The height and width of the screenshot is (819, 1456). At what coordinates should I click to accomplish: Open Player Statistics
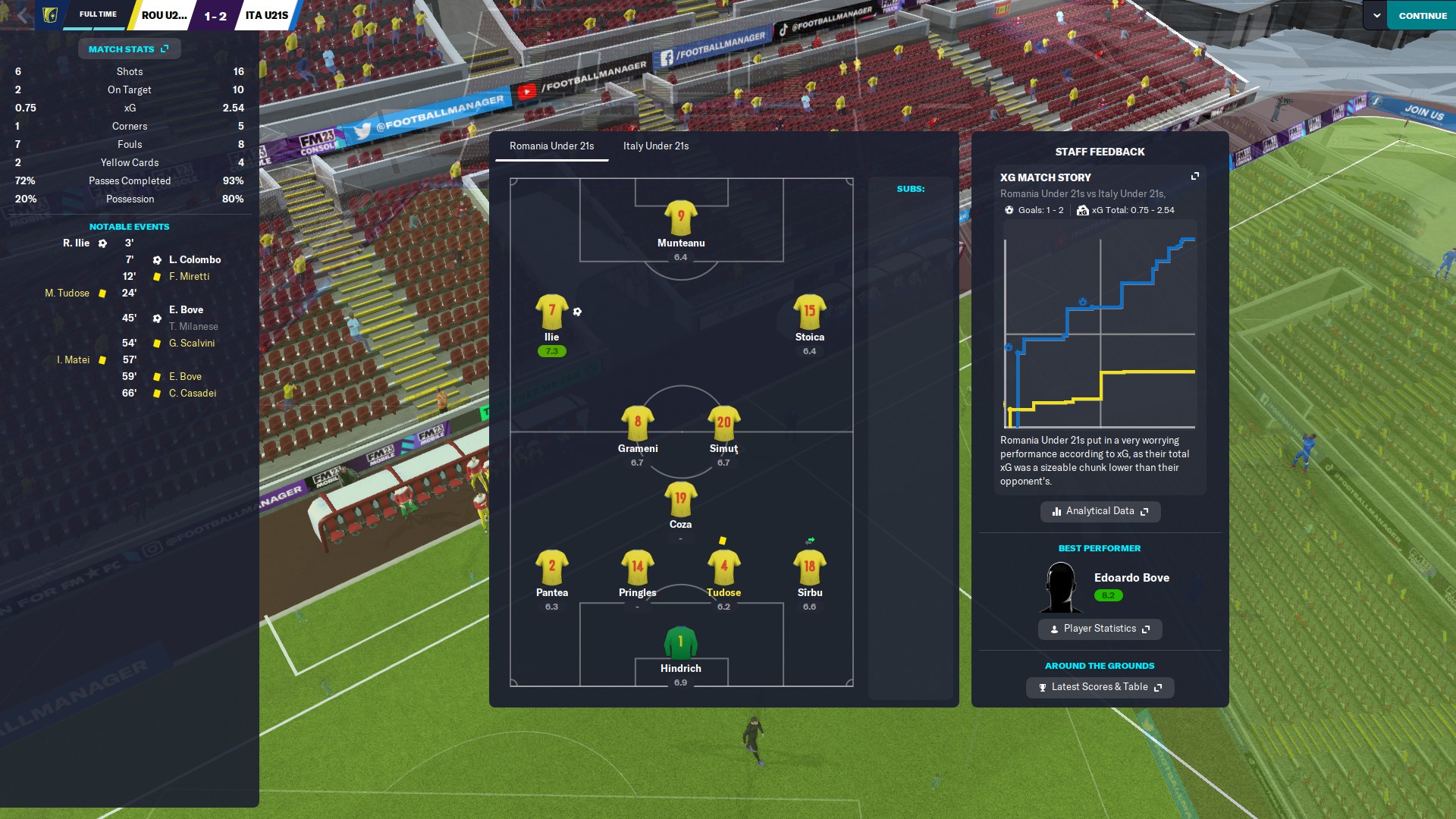1100,629
